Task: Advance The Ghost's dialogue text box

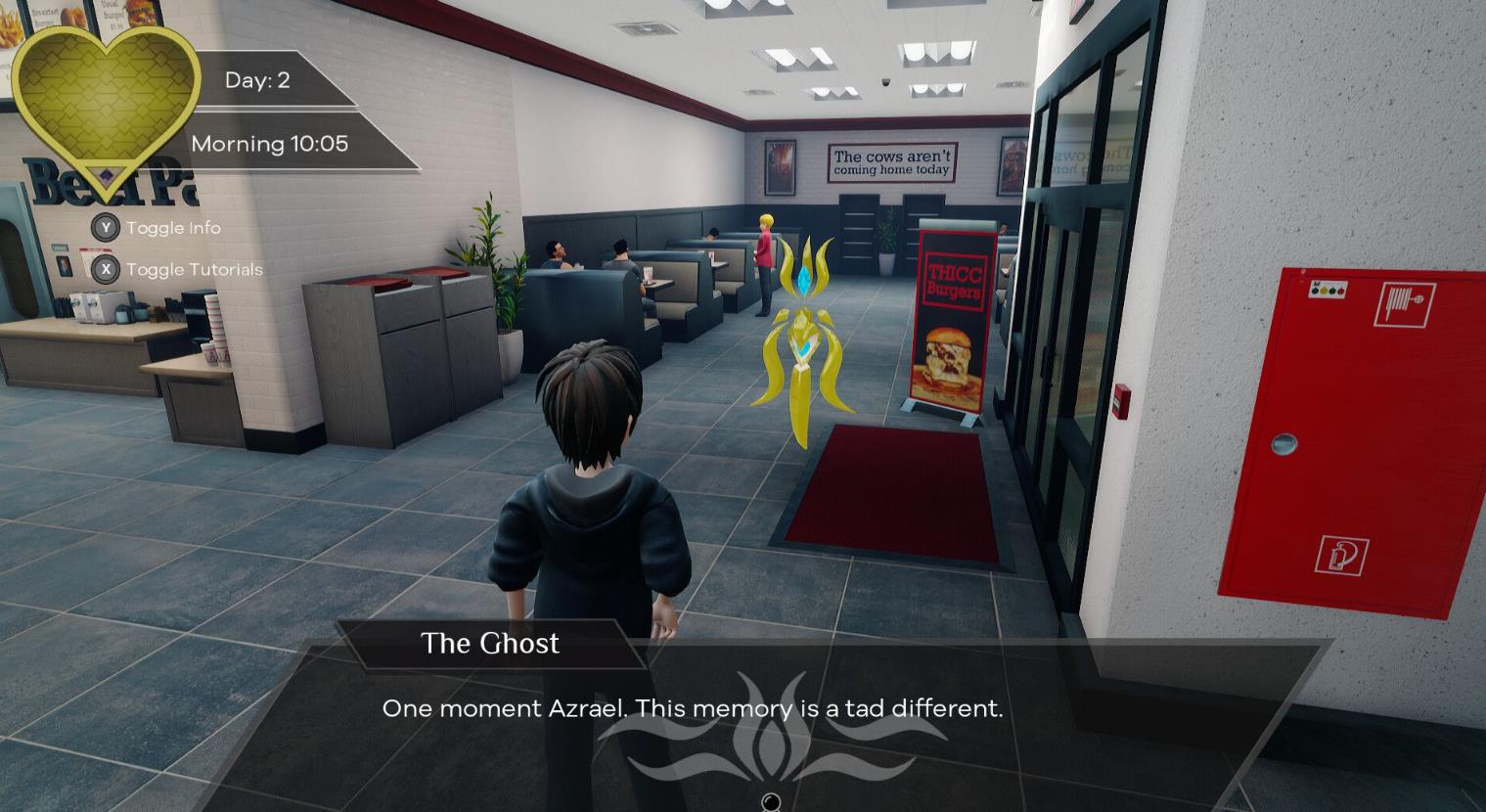Action: click(692, 708)
